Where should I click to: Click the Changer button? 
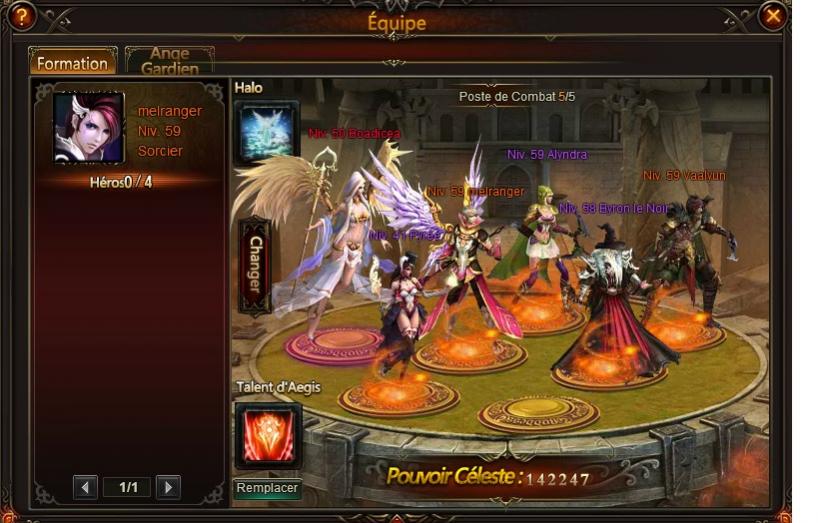(x=255, y=266)
